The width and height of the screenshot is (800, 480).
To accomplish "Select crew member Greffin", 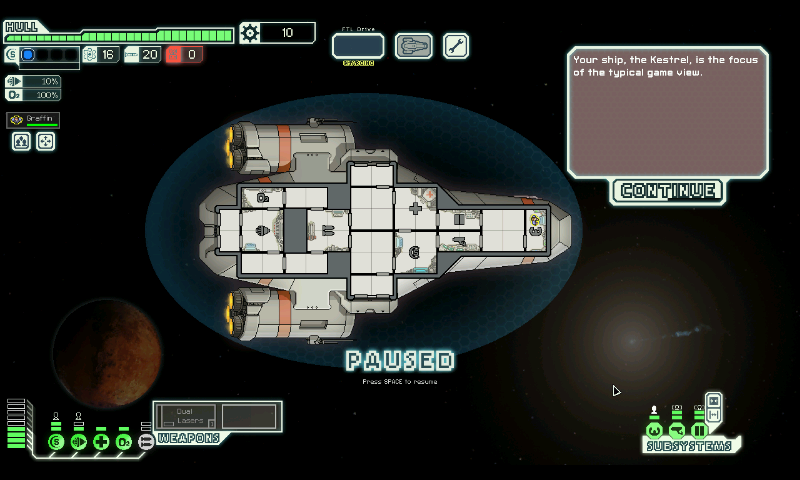I will pyautogui.click(x=33, y=120).
